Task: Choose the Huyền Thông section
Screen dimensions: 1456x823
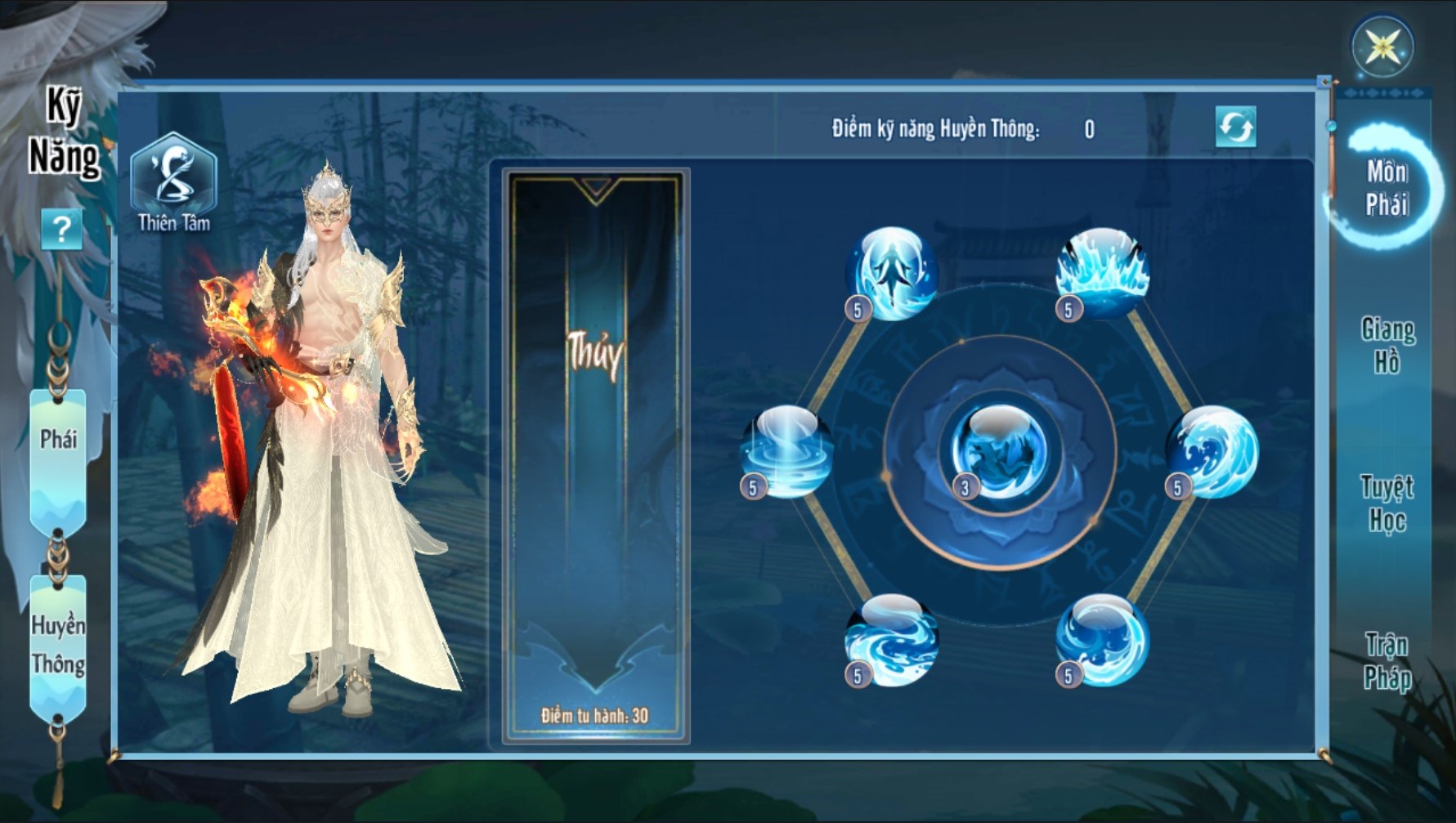Action: 58,646
